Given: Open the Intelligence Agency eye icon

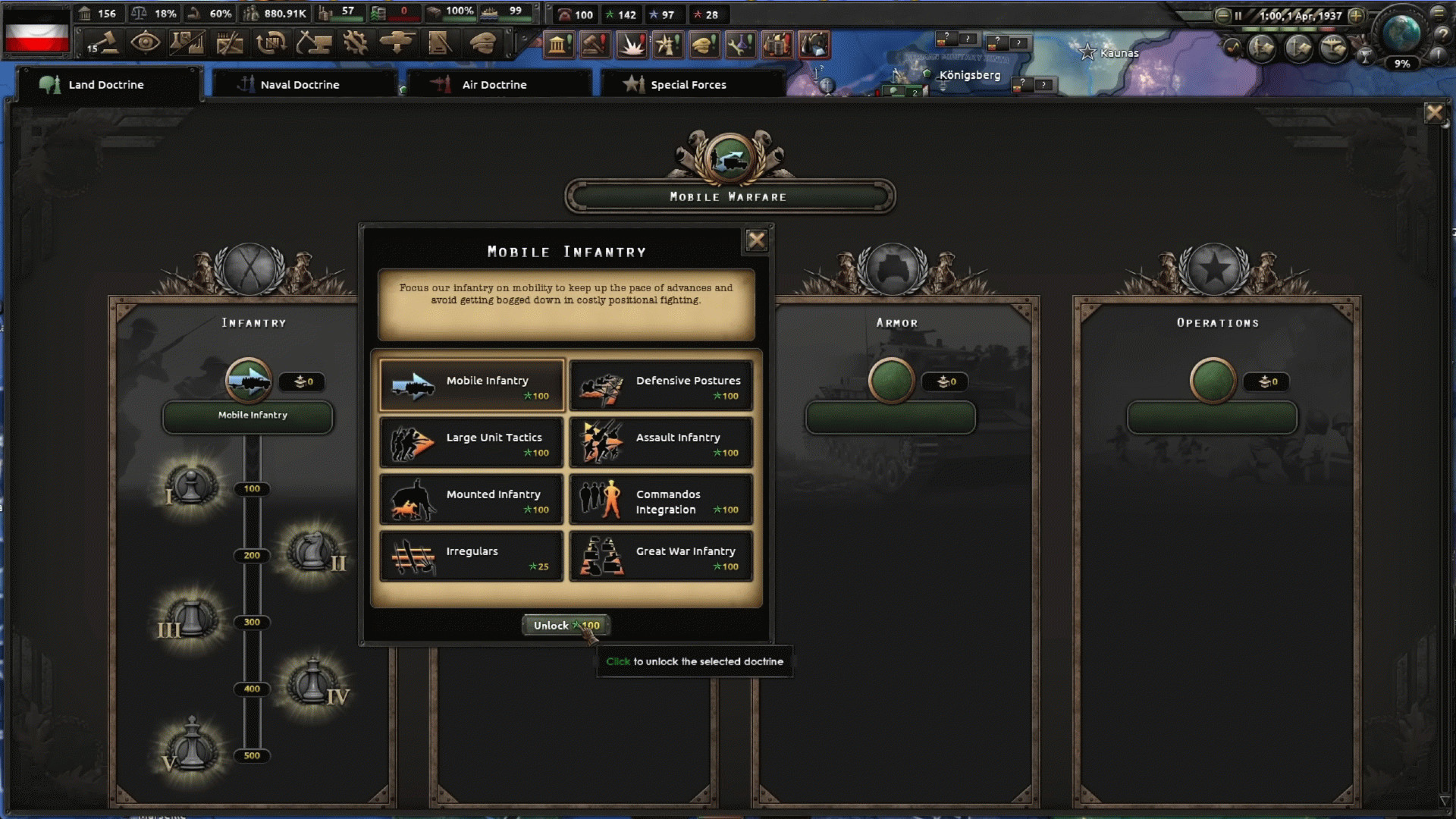Looking at the screenshot, I should click(147, 43).
